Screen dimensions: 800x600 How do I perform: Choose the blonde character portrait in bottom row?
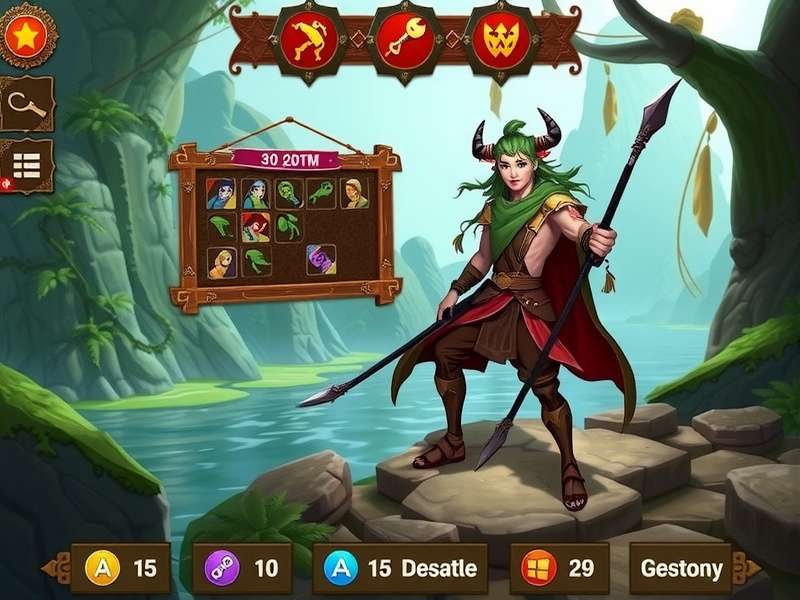(x=222, y=261)
